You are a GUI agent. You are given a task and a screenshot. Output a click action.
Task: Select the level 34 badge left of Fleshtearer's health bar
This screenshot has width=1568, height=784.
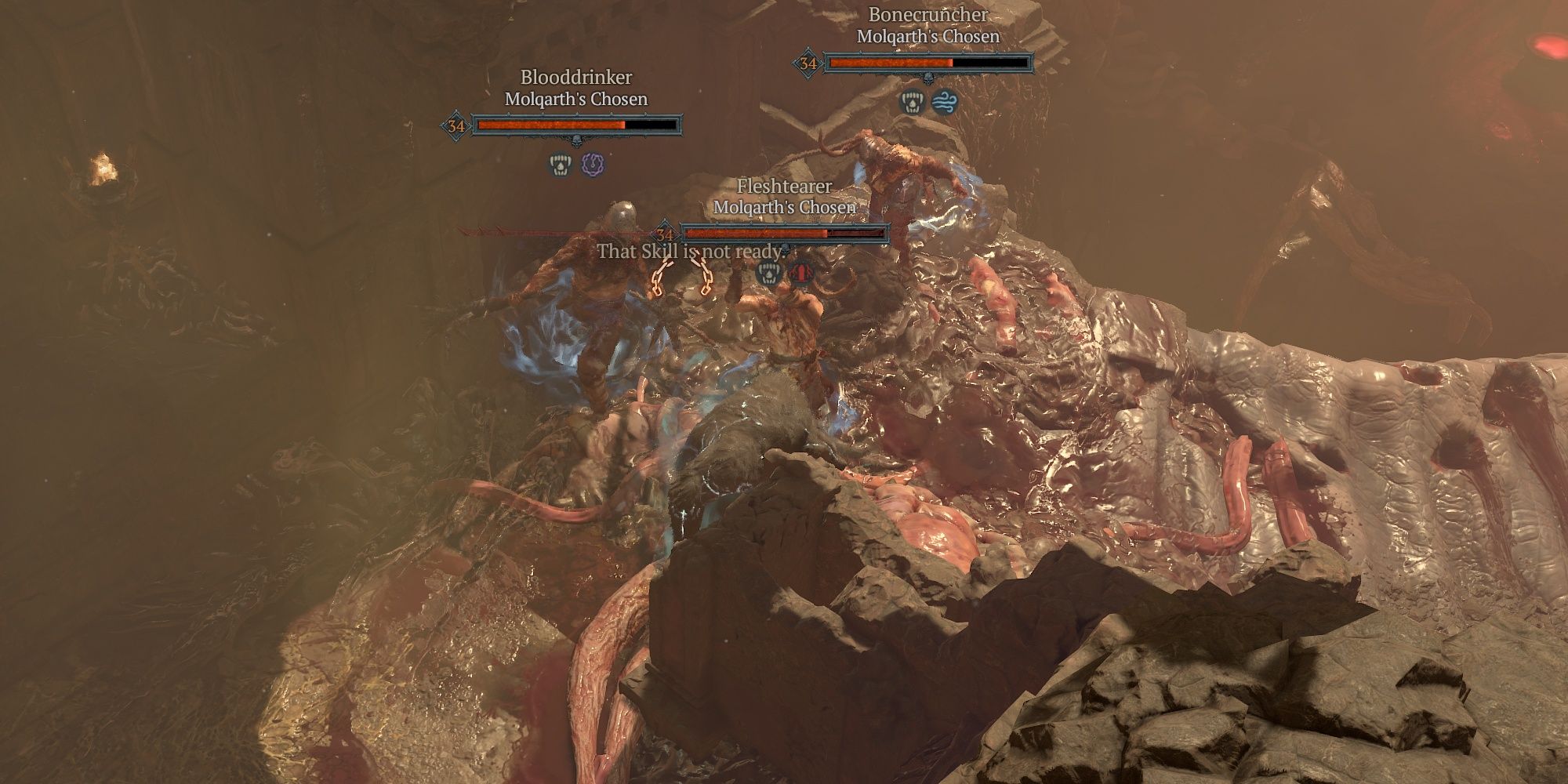click(x=663, y=234)
